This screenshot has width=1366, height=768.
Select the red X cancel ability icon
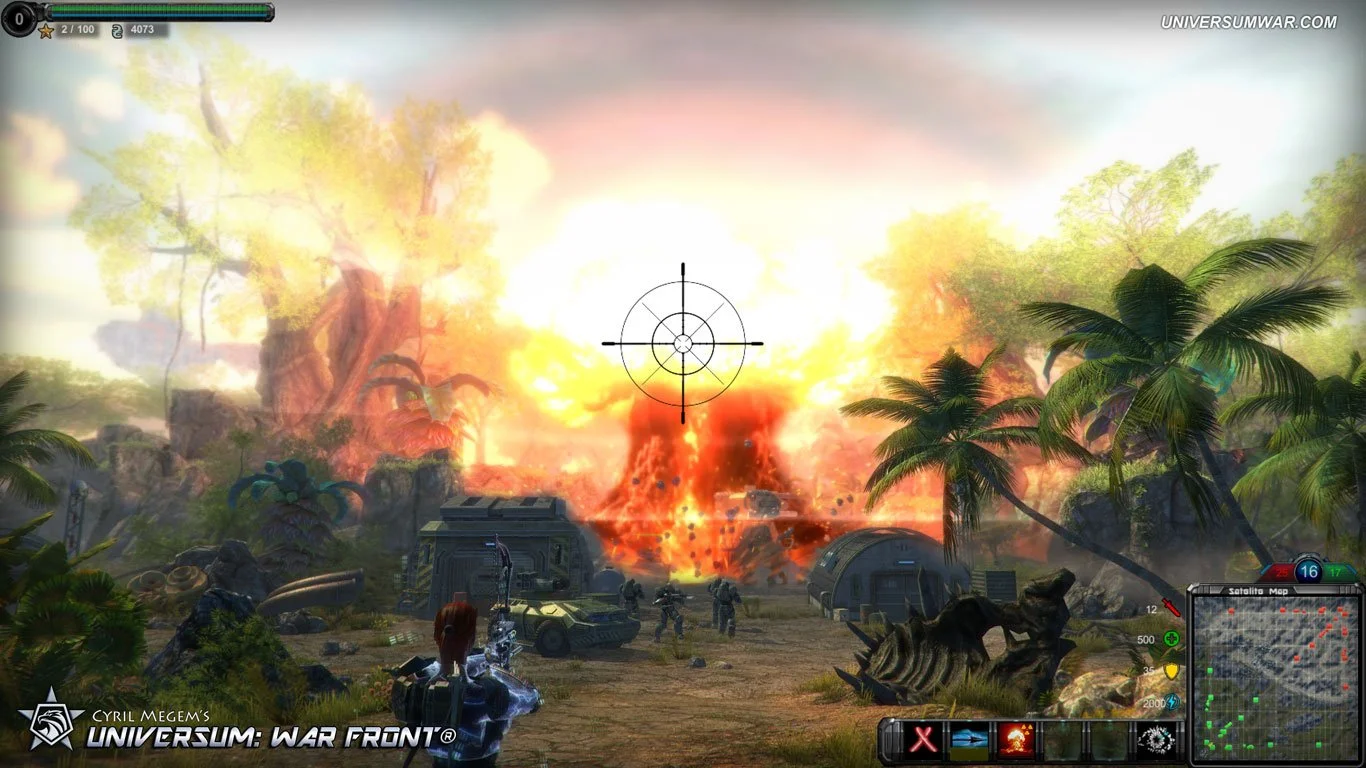(922, 739)
